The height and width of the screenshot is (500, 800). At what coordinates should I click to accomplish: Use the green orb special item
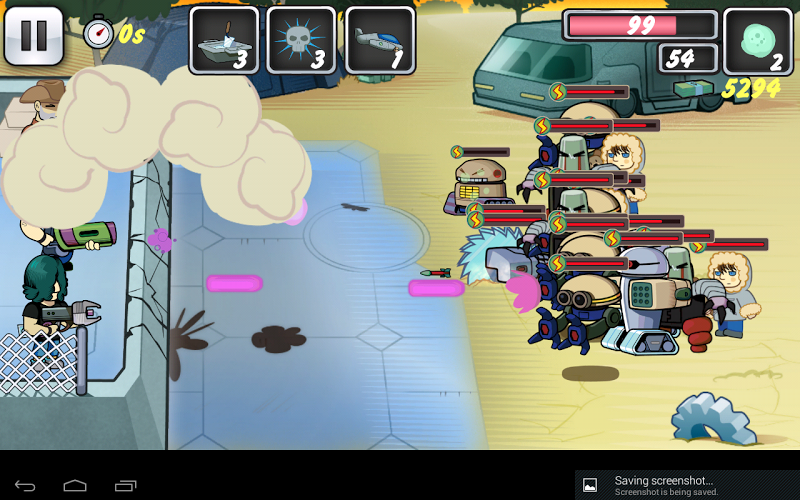(x=757, y=41)
